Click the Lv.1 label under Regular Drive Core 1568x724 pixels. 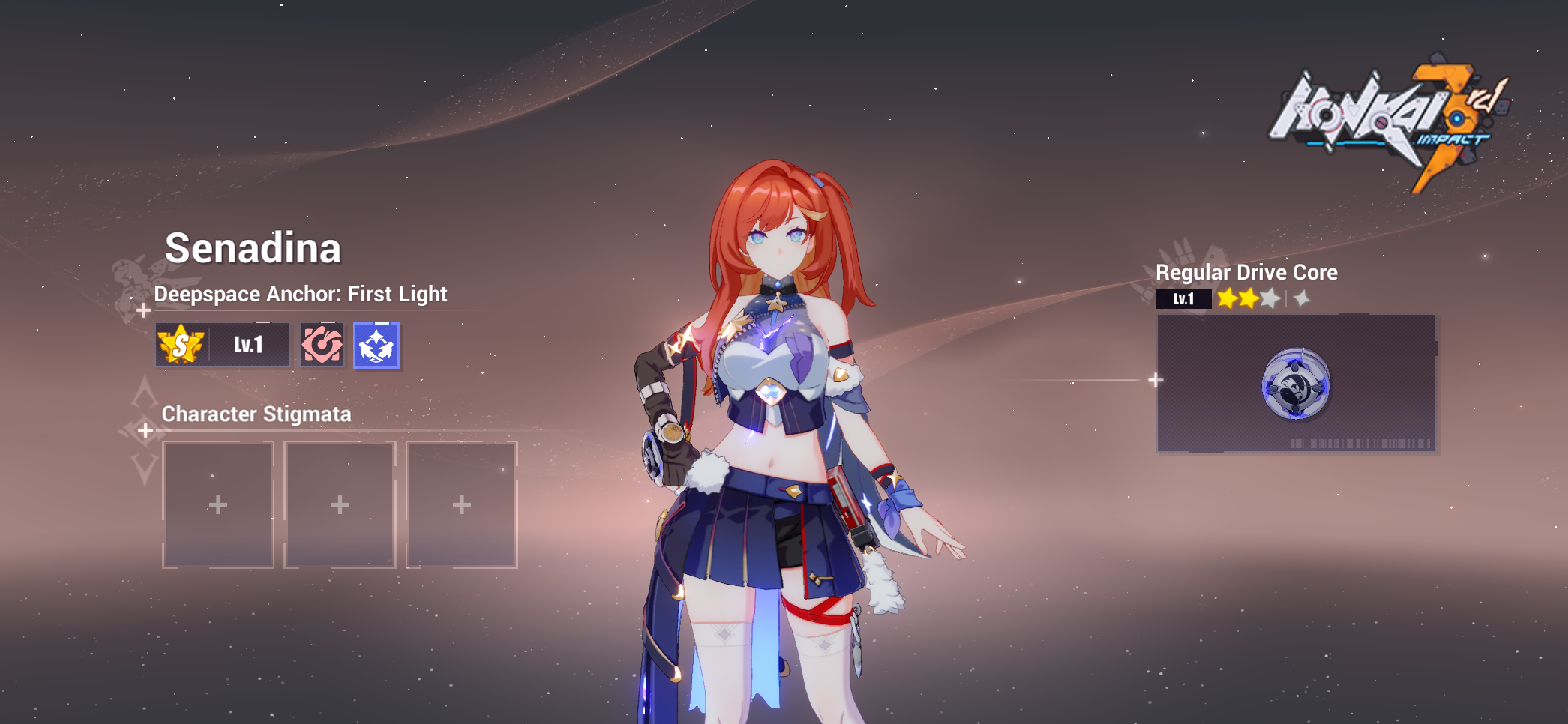[1183, 298]
